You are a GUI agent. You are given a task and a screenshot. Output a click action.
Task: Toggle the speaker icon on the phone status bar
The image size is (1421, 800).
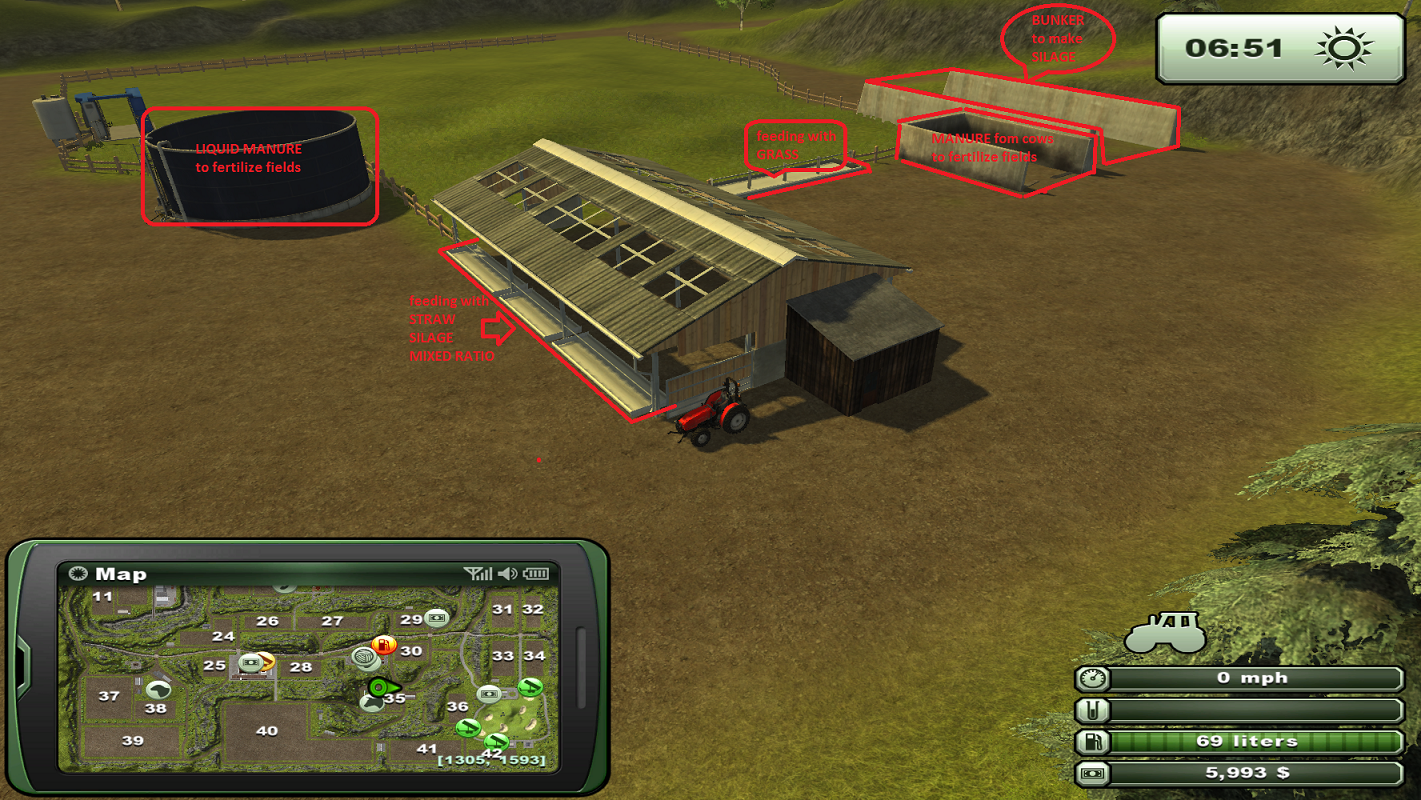pos(506,573)
